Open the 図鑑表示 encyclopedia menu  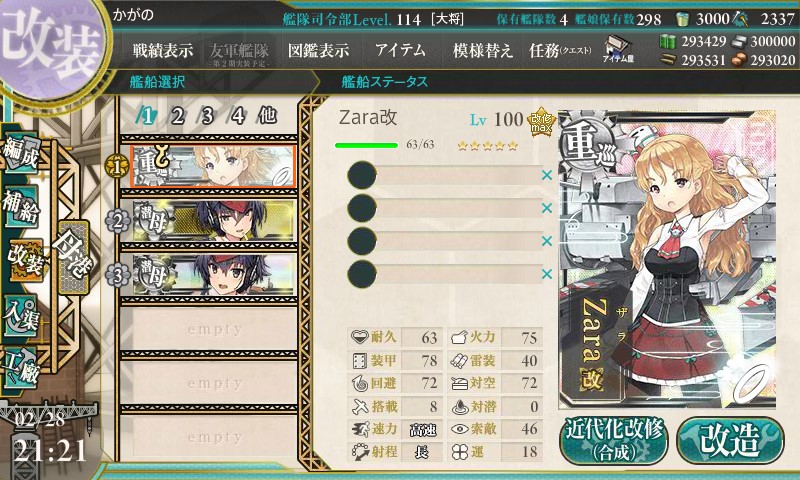pyautogui.click(x=318, y=50)
